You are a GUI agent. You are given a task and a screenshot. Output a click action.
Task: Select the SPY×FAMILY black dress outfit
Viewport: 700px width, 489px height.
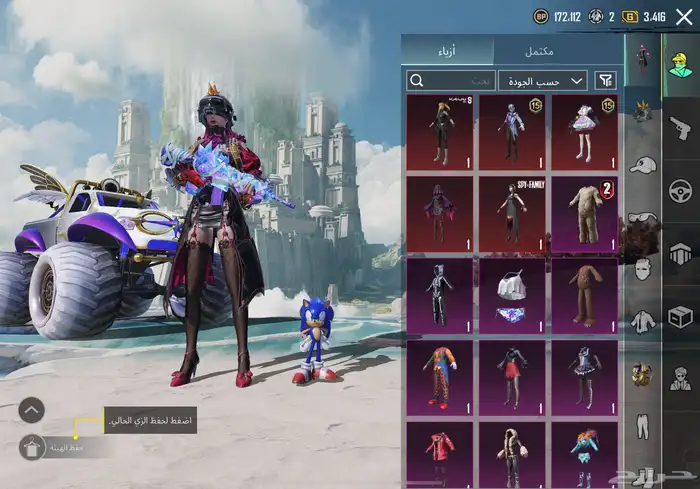point(512,214)
